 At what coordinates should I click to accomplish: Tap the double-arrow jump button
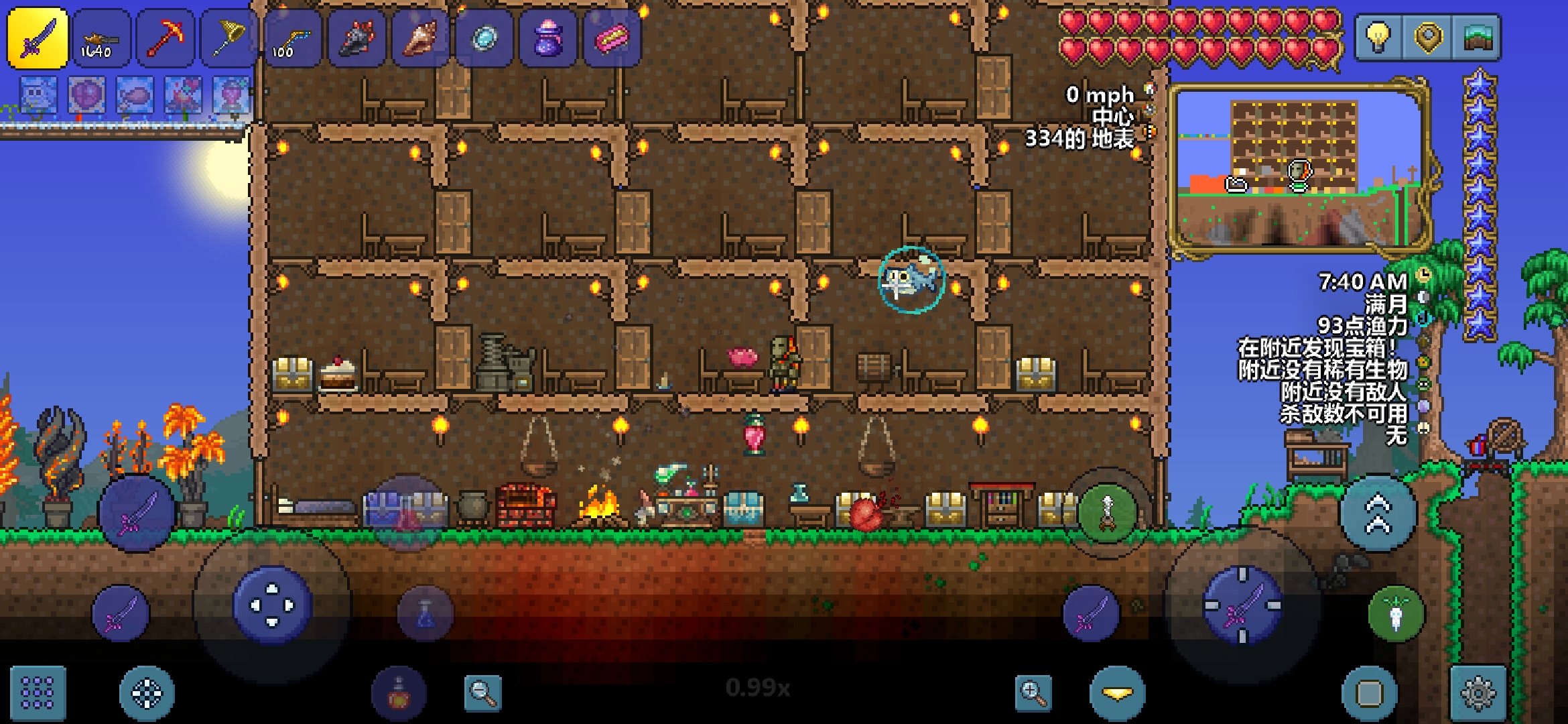[1378, 514]
